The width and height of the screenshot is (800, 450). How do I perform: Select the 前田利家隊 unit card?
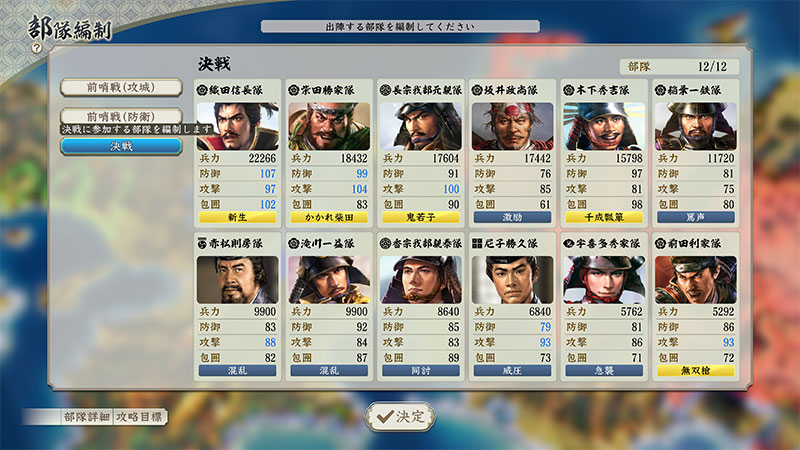tap(696, 305)
